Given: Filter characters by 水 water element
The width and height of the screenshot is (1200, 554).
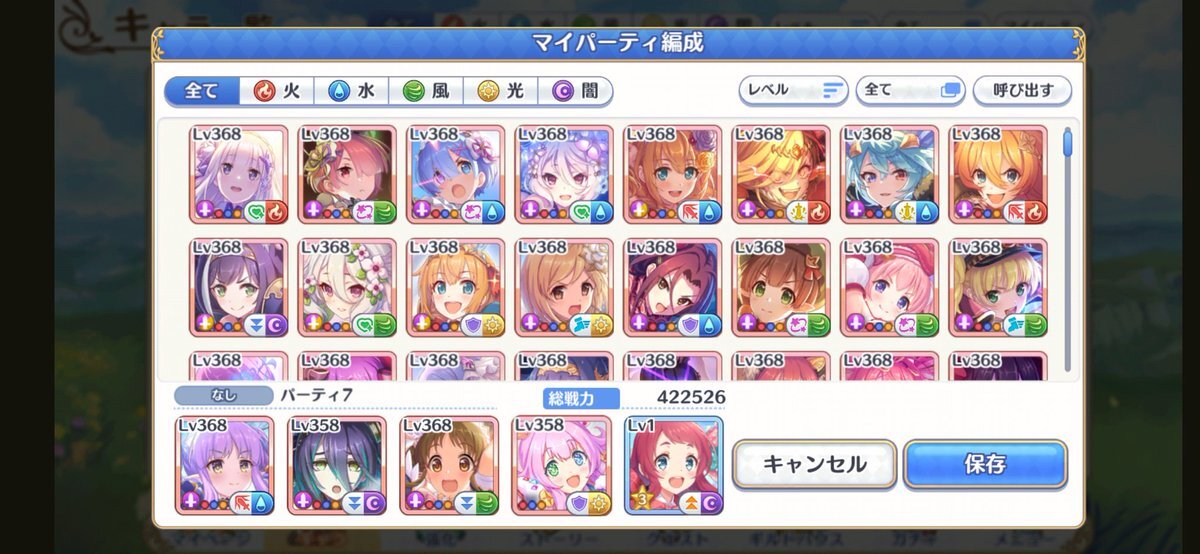Looking at the screenshot, I should [352, 91].
